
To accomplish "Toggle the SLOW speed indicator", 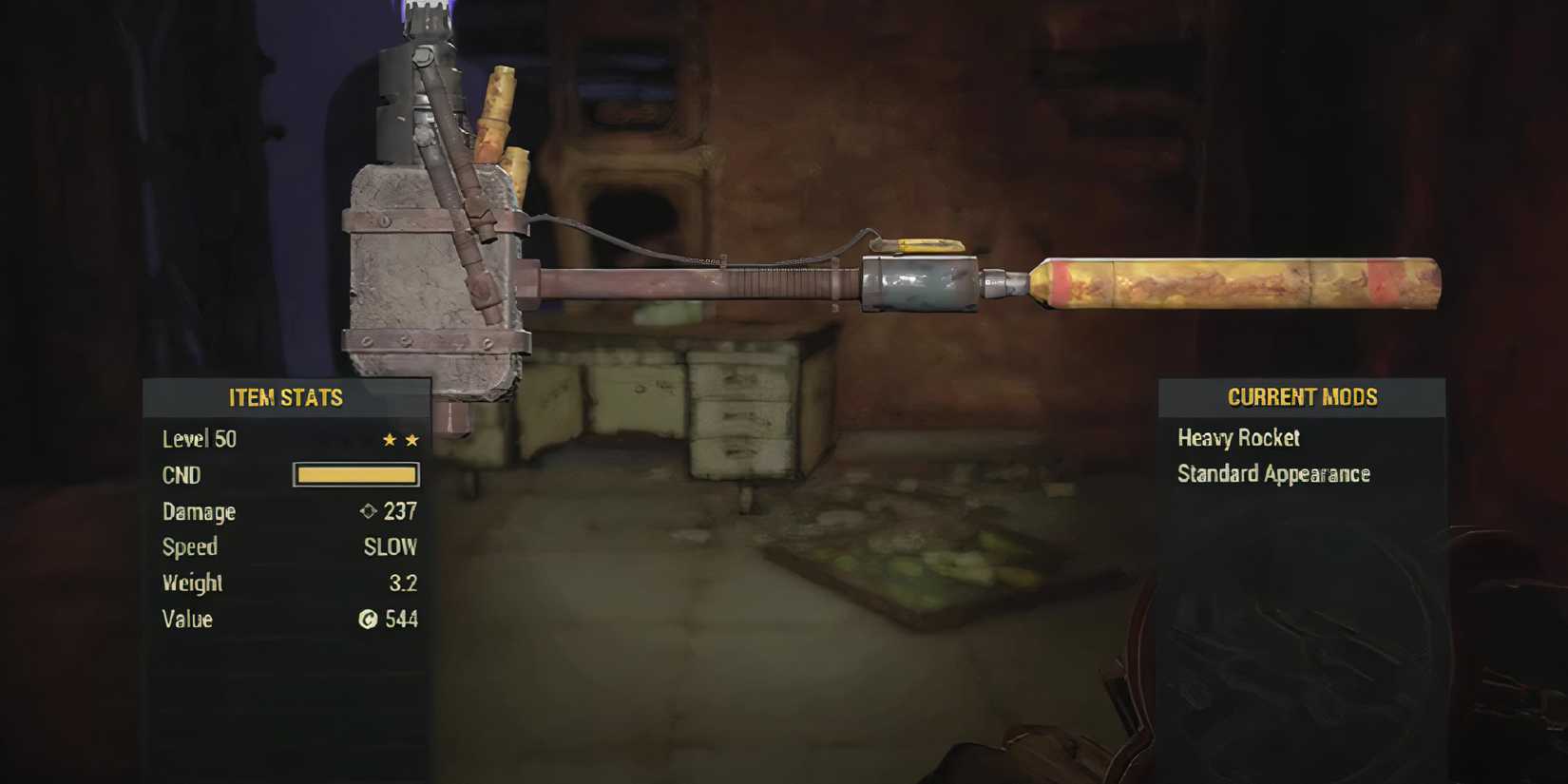I will (390, 547).
